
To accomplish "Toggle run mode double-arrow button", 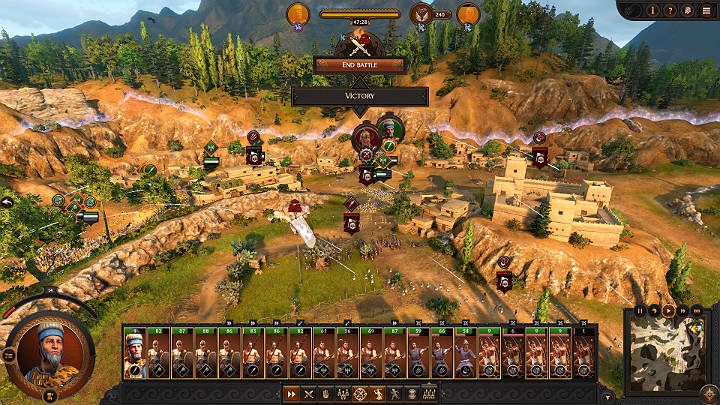I will pos(291,394).
